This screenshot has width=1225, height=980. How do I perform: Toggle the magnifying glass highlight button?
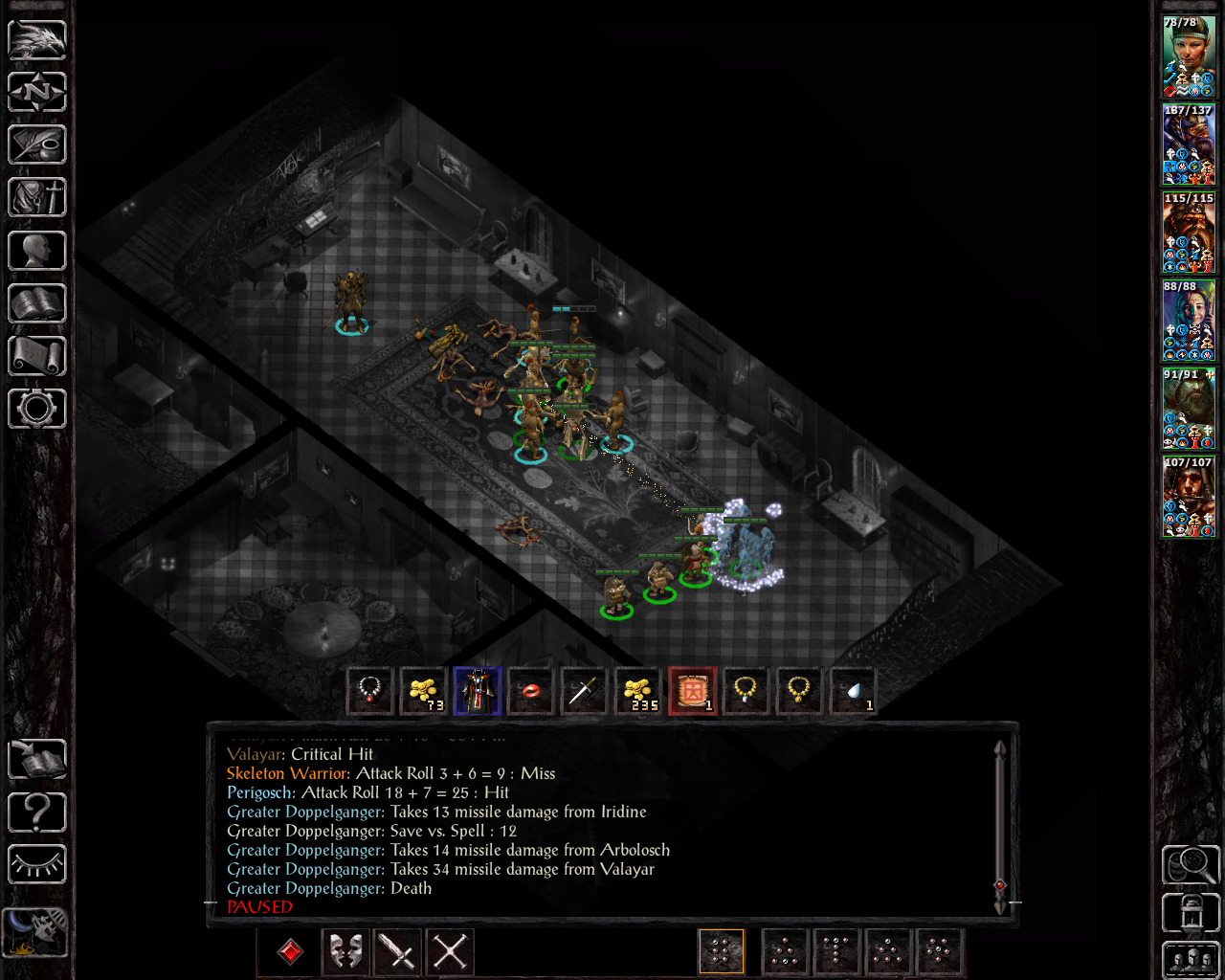coord(1189,864)
